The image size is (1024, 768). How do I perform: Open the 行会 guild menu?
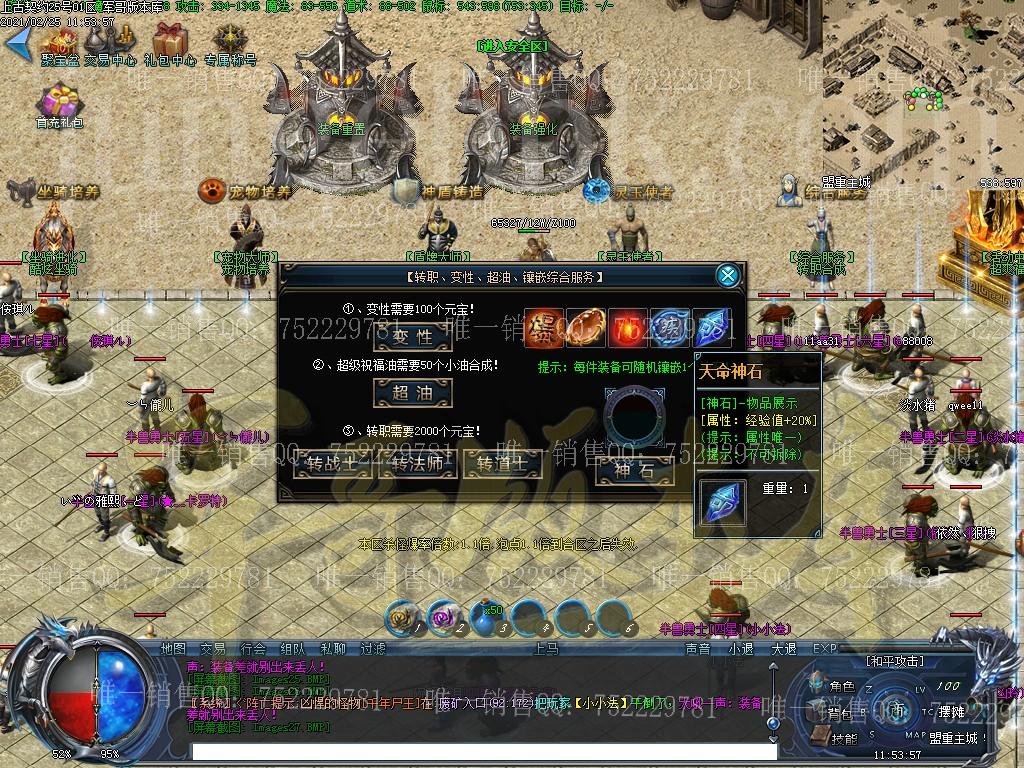coord(253,649)
